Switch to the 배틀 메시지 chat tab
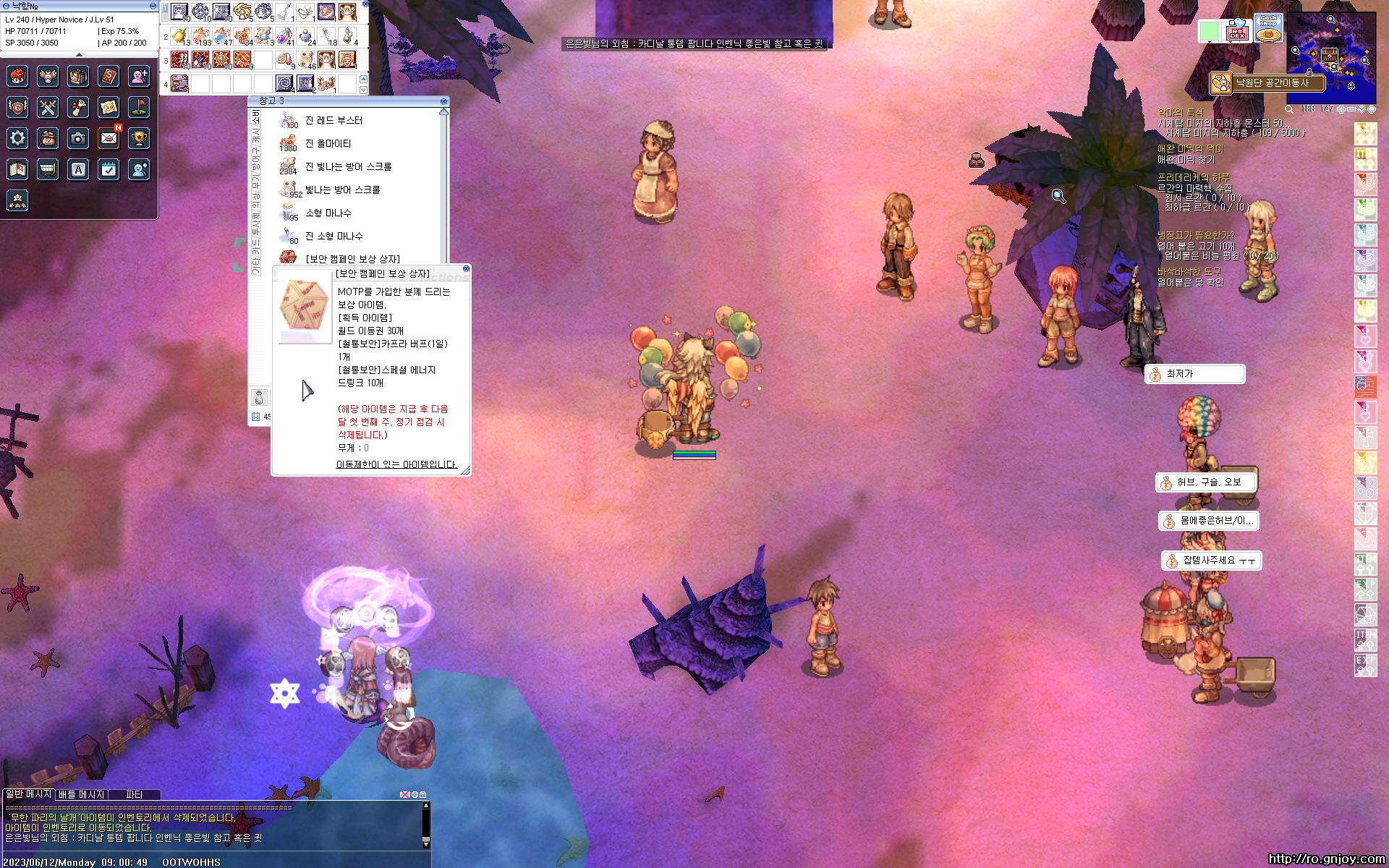1389x868 pixels. click(81, 794)
